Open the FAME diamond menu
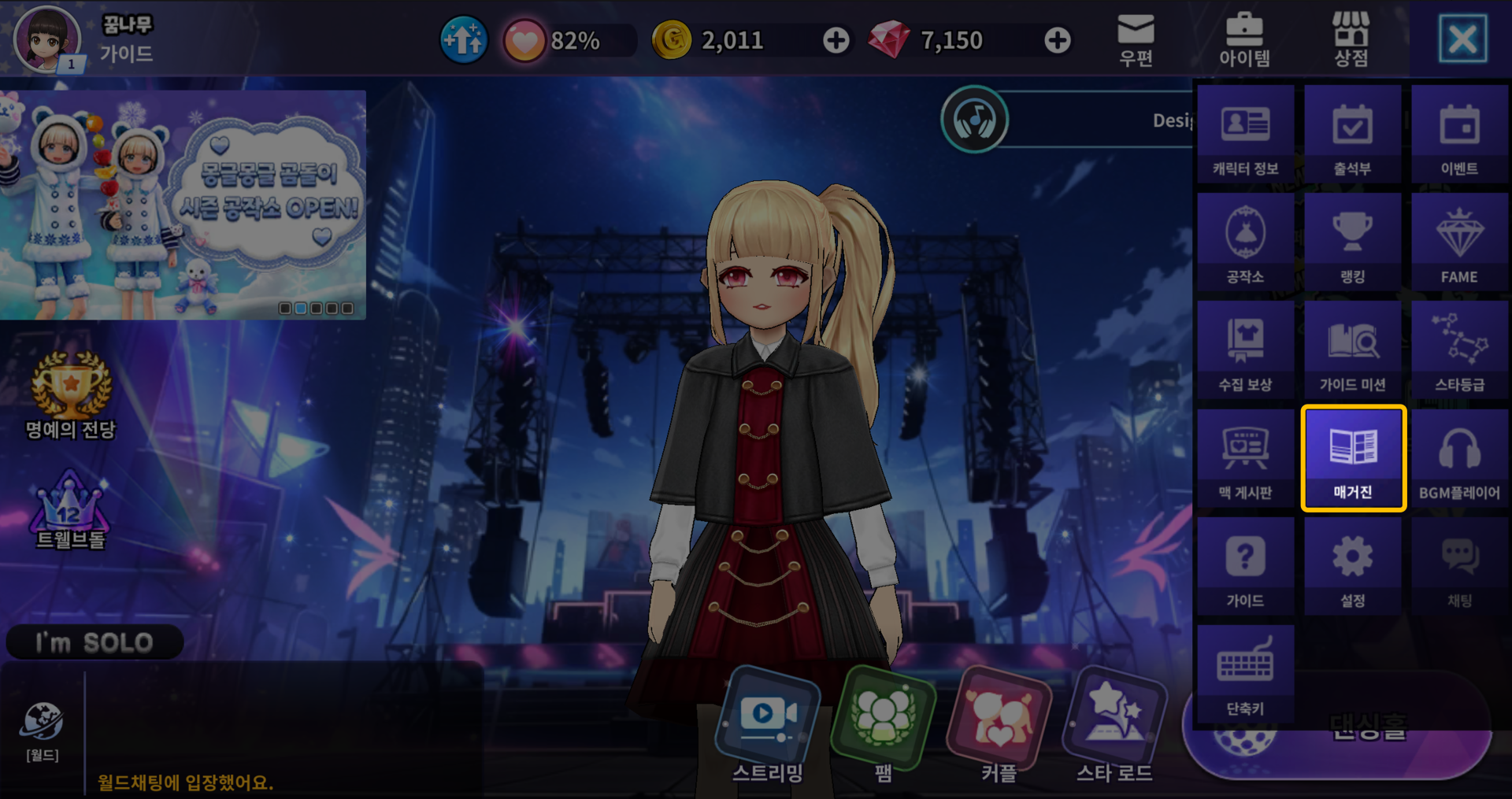This screenshot has height=799, width=1512. pos(1459,243)
